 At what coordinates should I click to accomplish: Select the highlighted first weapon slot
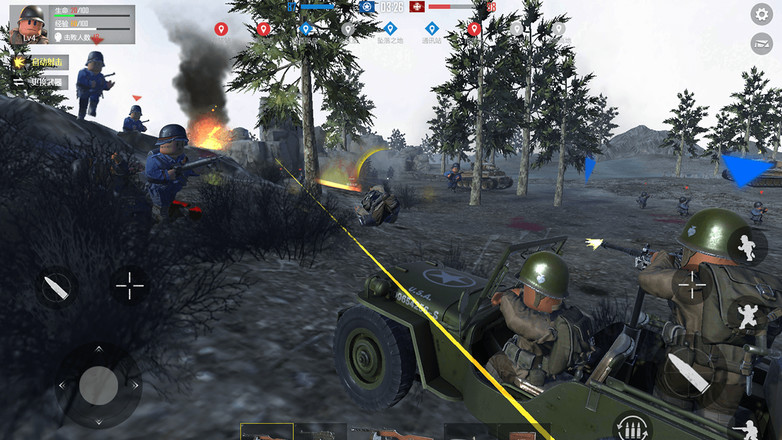266,432
